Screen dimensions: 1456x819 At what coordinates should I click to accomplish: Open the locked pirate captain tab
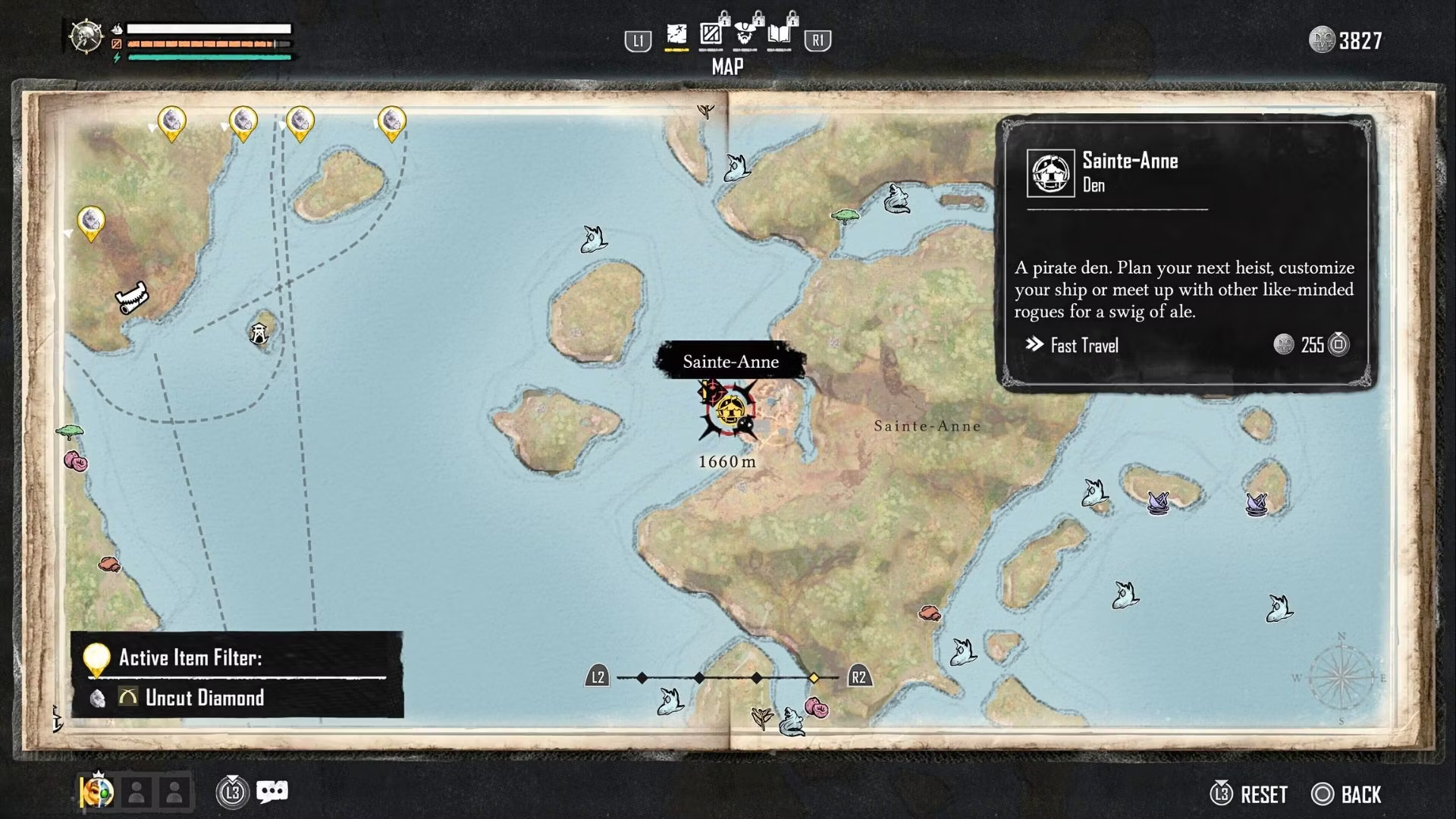pyautogui.click(x=746, y=34)
